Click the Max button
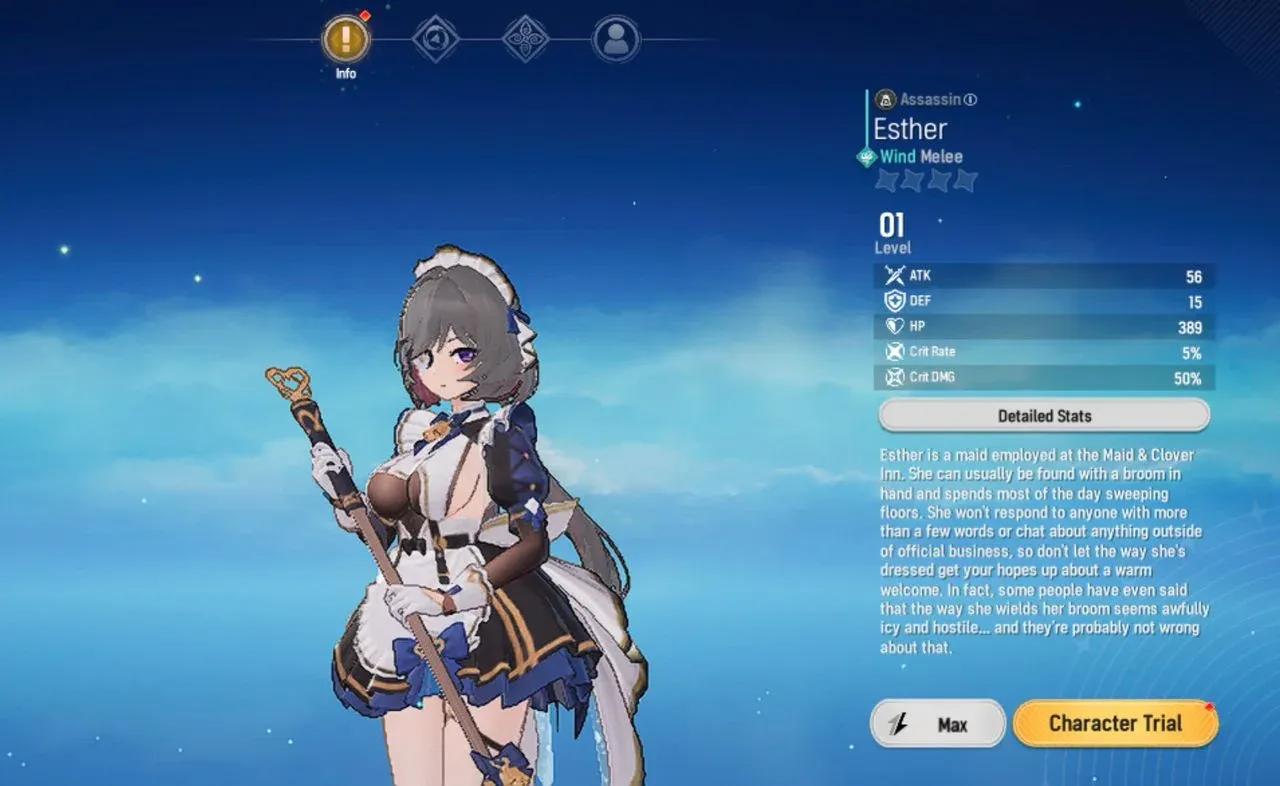Screen dimensions: 1280x786 pyautogui.click(x=937, y=724)
